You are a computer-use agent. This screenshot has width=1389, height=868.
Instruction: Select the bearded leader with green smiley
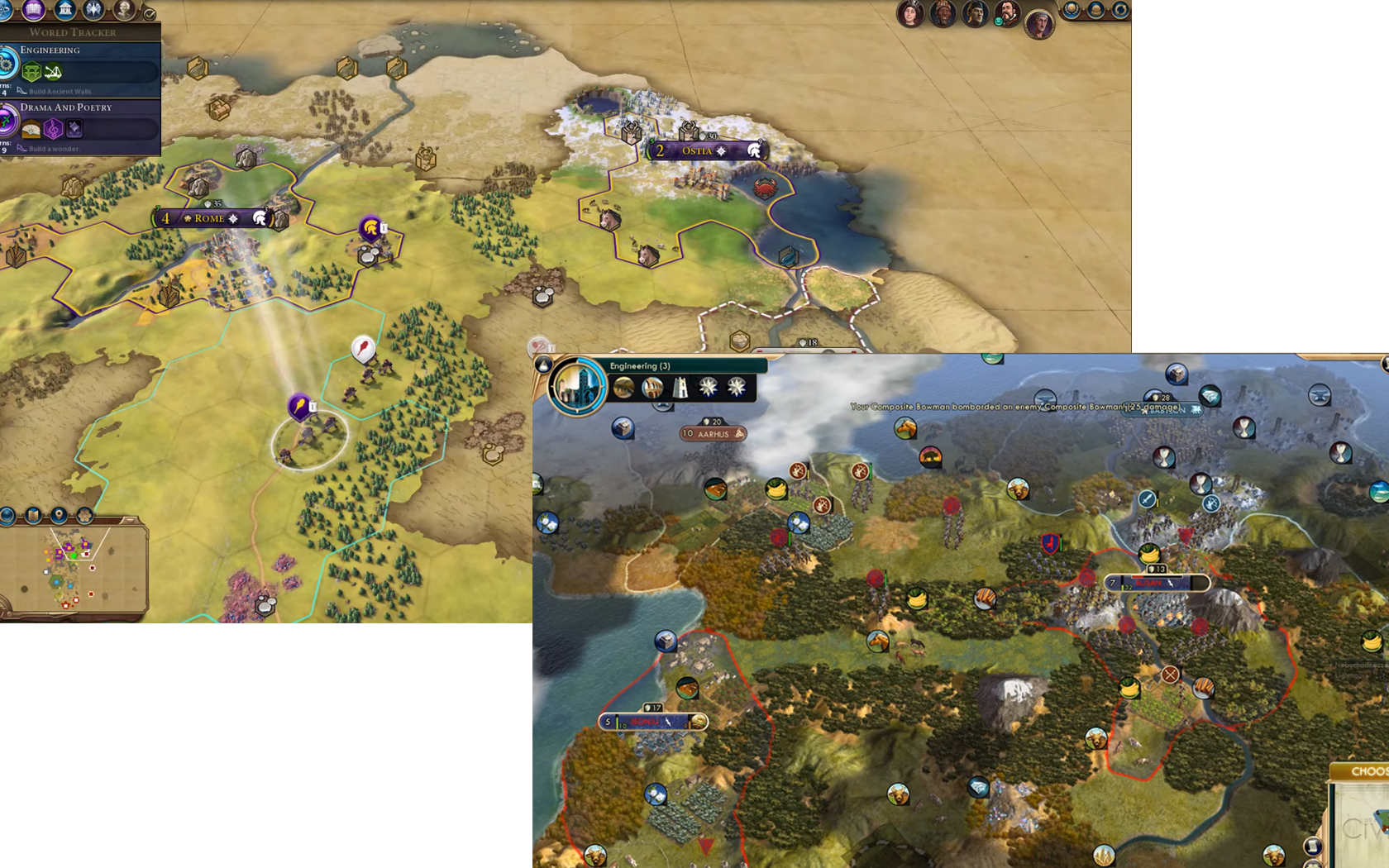pyautogui.click(x=1006, y=12)
